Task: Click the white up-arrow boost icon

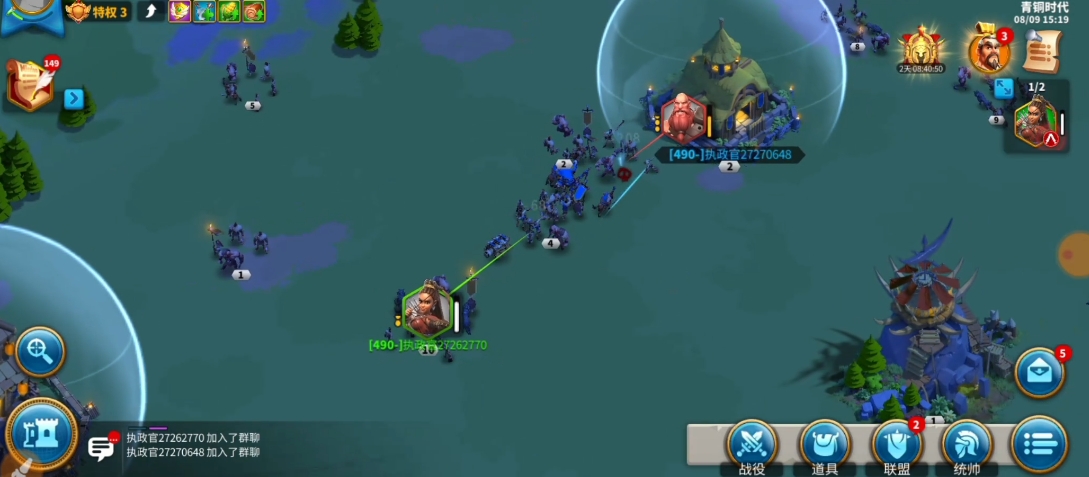Action: click(x=151, y=11)
